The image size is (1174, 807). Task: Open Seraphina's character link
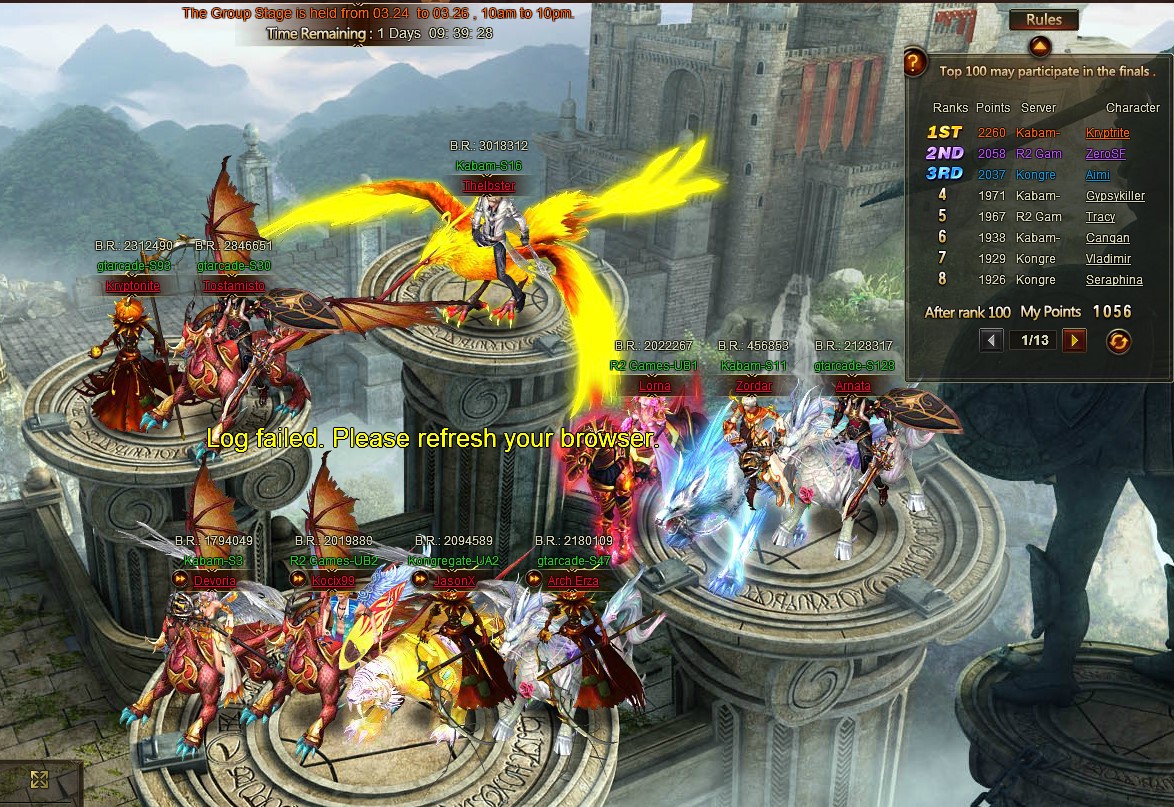click(x=1114, y=280)
